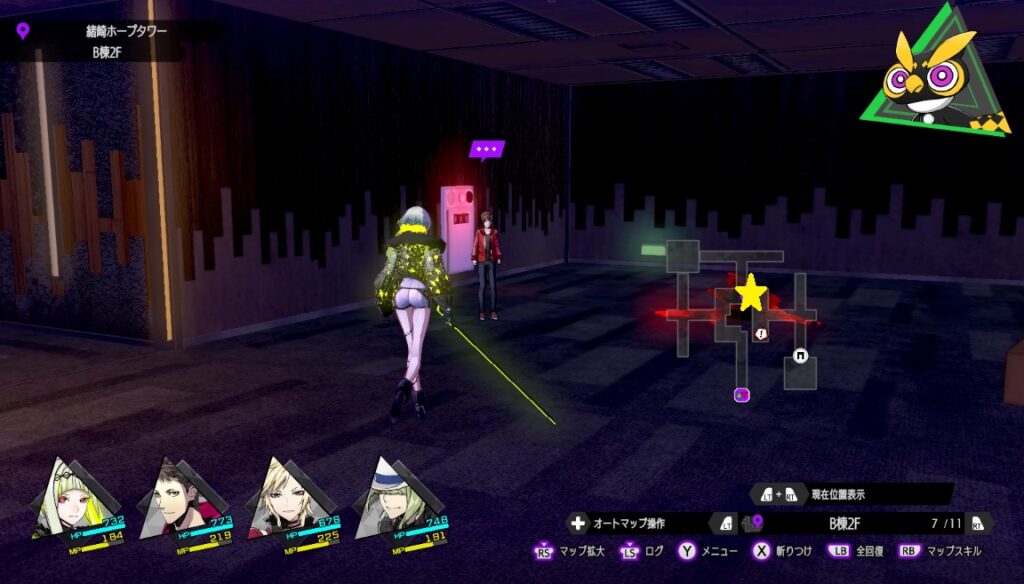
Task: Select the purple marker at map bottom
Action: click(x=741, y=394)
